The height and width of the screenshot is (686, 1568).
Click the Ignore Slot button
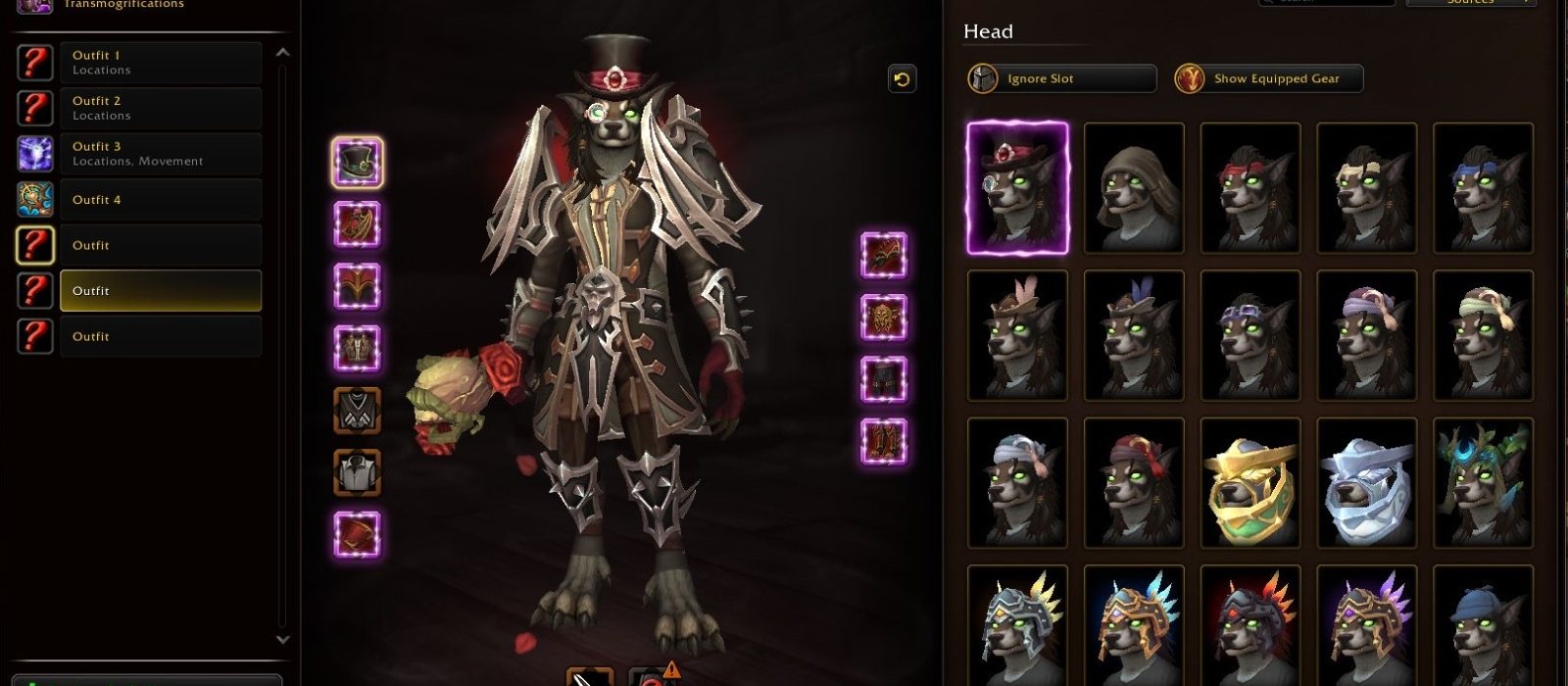(1061, 78)
